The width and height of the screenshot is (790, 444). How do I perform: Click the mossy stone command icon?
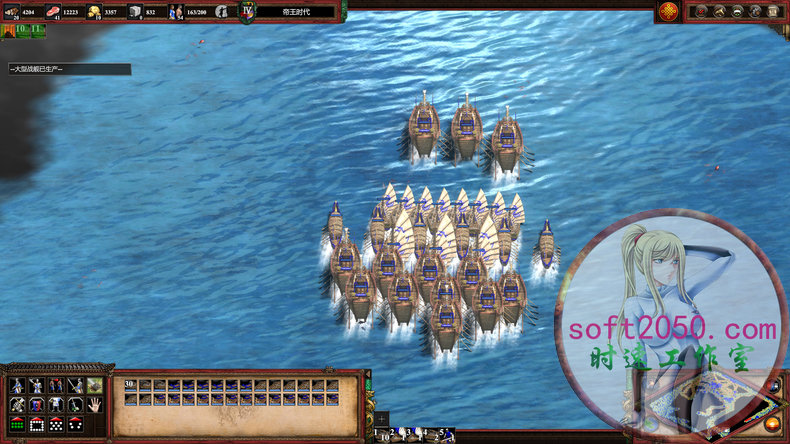tap(94, 385)
